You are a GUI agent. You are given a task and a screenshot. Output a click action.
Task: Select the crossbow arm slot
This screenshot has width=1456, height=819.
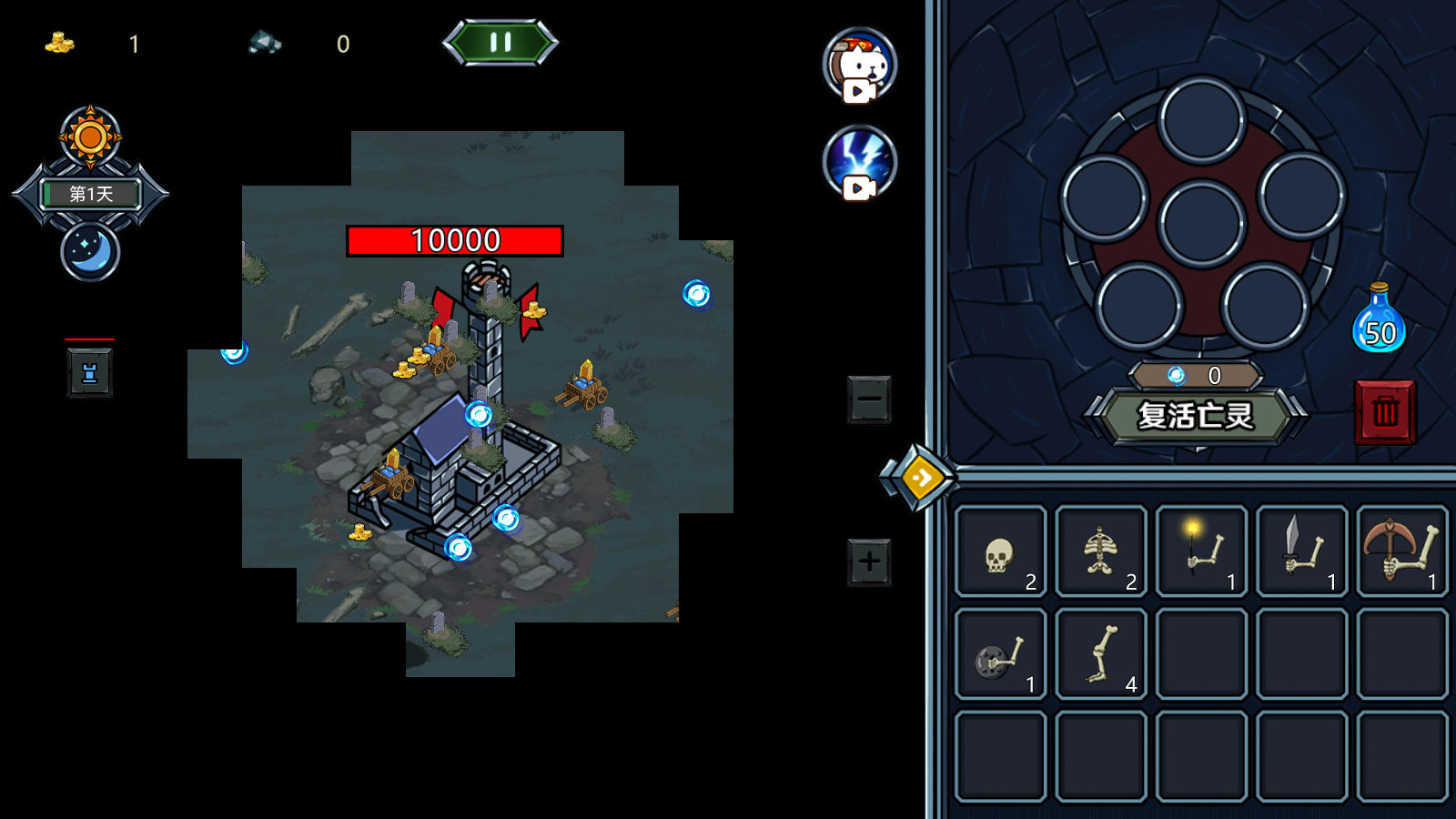[x=1401, y=552]
